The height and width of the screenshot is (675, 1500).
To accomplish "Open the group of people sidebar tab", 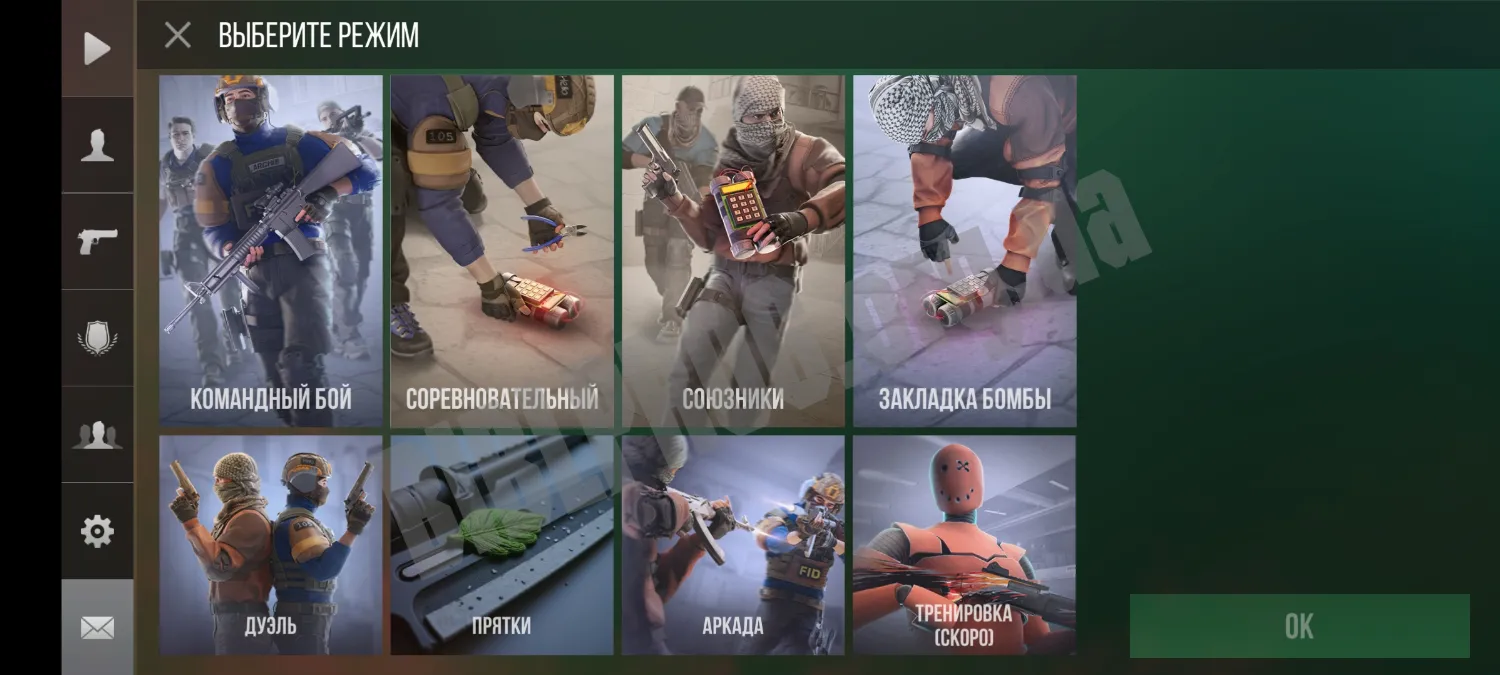I will pos(97,434).
